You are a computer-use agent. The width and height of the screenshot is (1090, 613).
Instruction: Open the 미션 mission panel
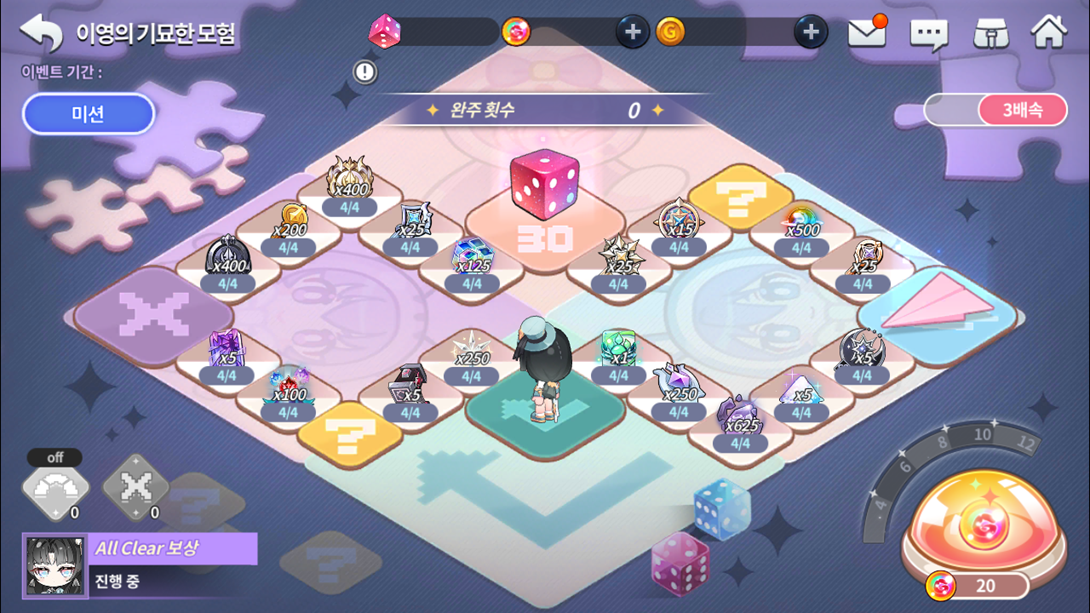[88, 114]
